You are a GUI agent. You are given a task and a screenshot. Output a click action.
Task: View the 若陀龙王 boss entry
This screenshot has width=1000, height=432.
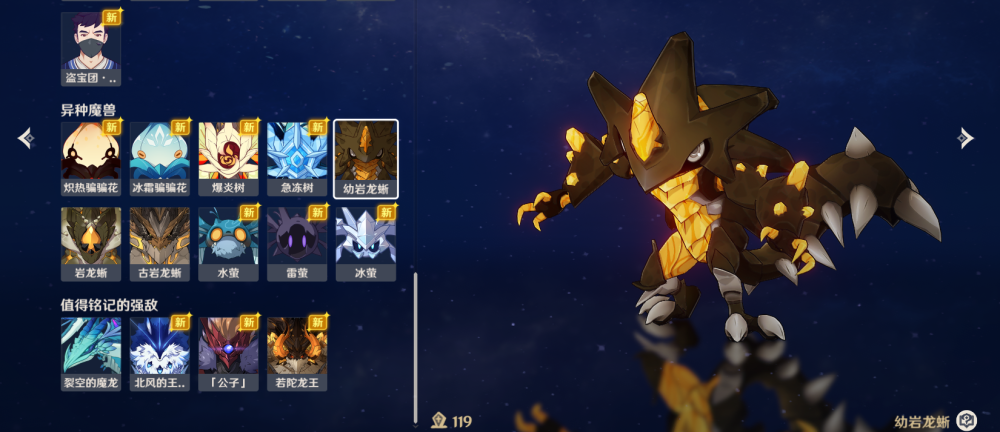297,353
